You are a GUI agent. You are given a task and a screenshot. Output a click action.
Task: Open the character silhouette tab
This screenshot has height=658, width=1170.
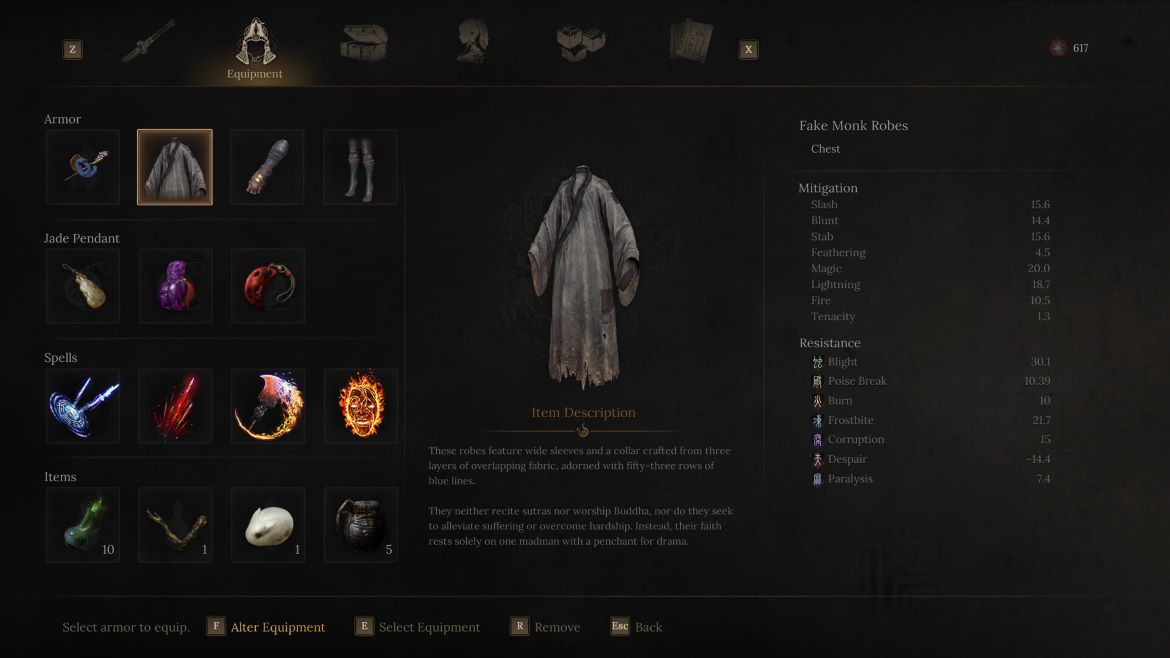[472, 42]
